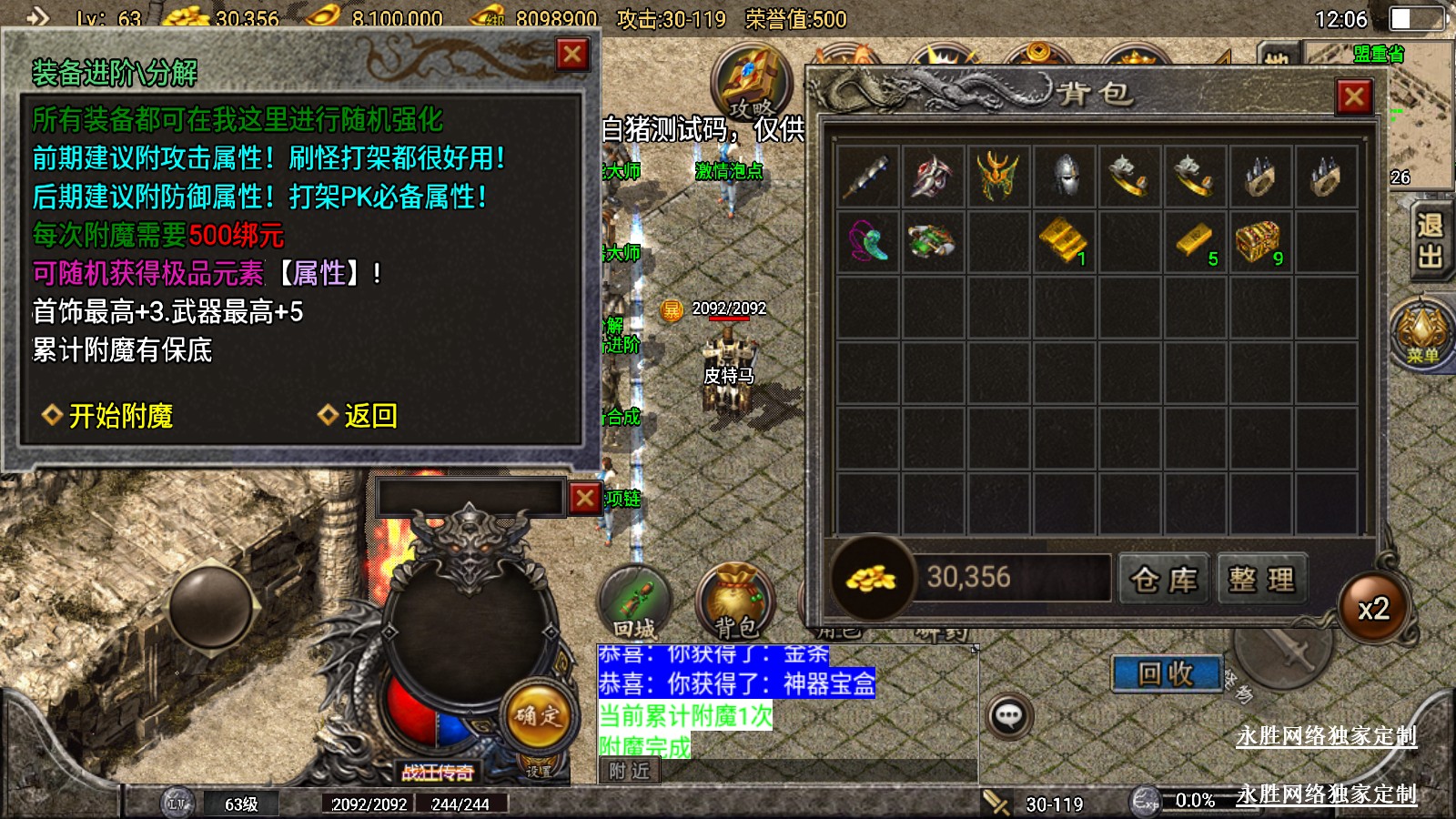1456x819 pixels.
Task: Tap the 回收 recycle button
Action: click(x=1166, y=674)
